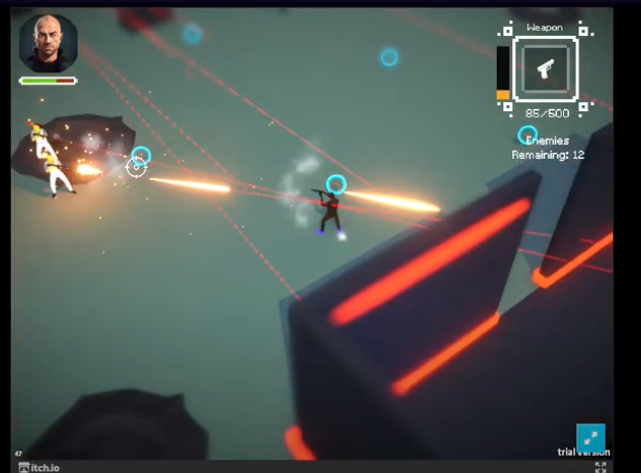The width and height of the screenshot is (641, 473).
Task: Expand the game with the teal fullscreen button
Action: point(591,438)
